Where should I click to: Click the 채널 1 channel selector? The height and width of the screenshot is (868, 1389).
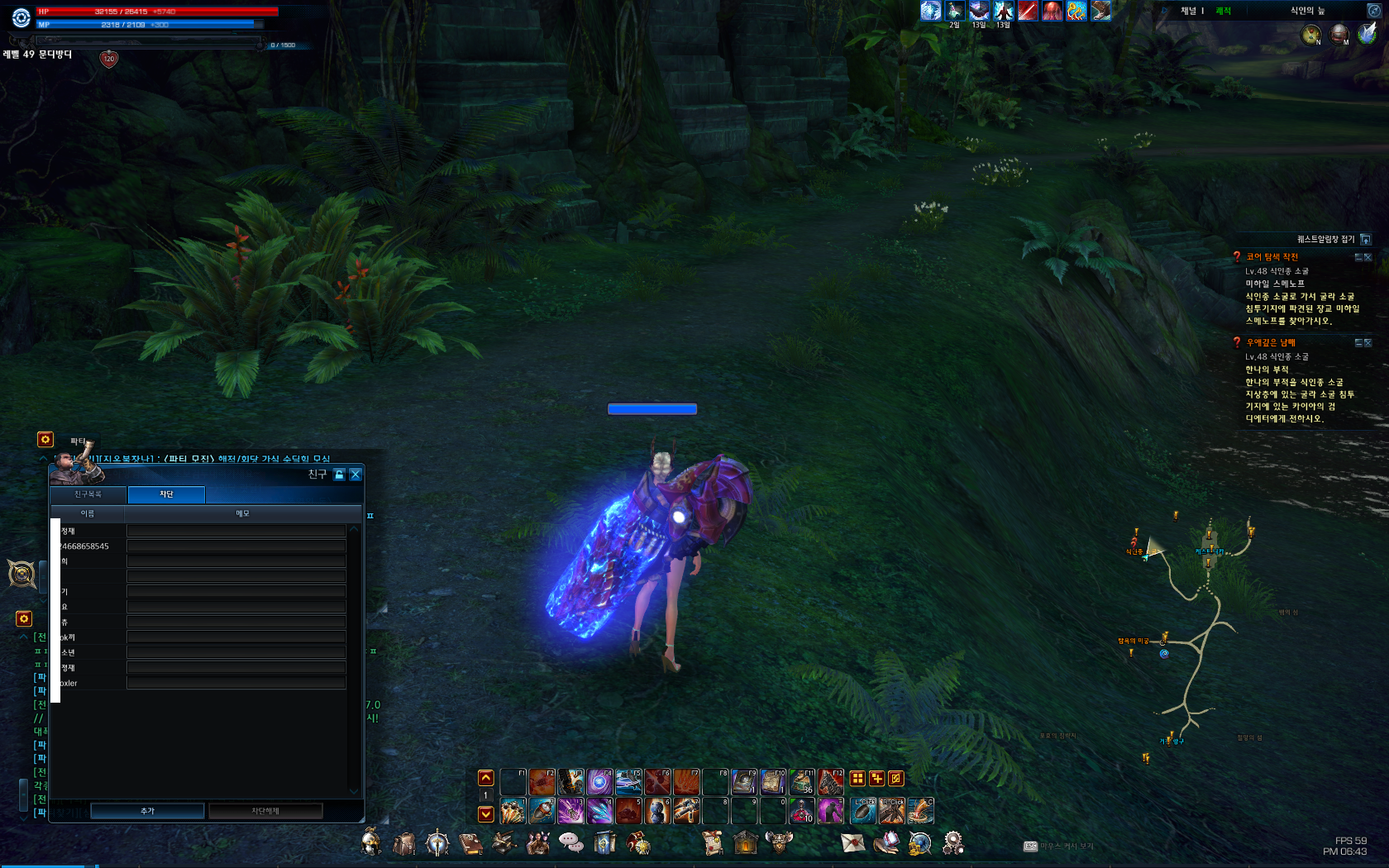pyautogui.click(x=1191, y=11)
